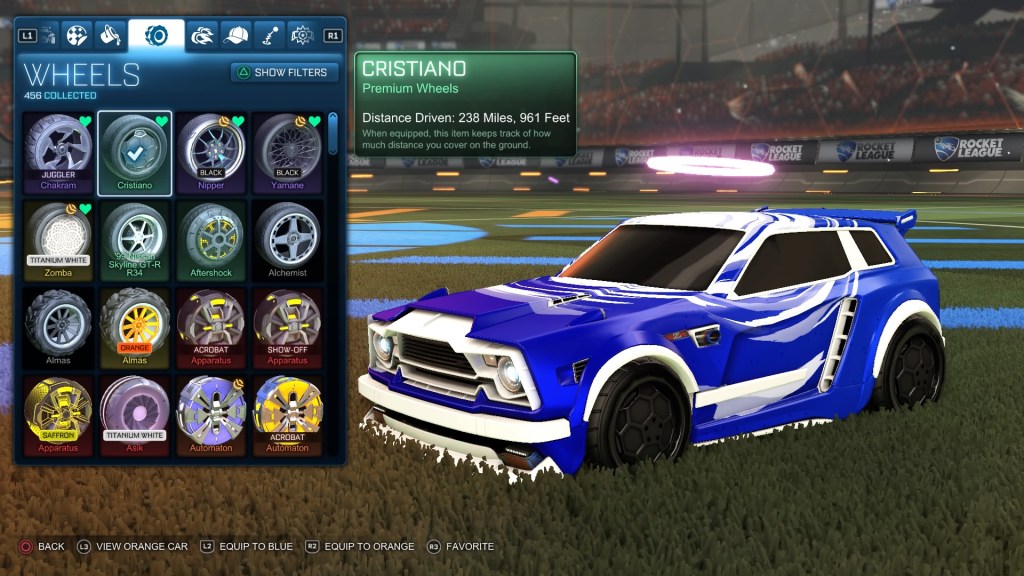Switch to the paint bucket tab

pos(110,35)
